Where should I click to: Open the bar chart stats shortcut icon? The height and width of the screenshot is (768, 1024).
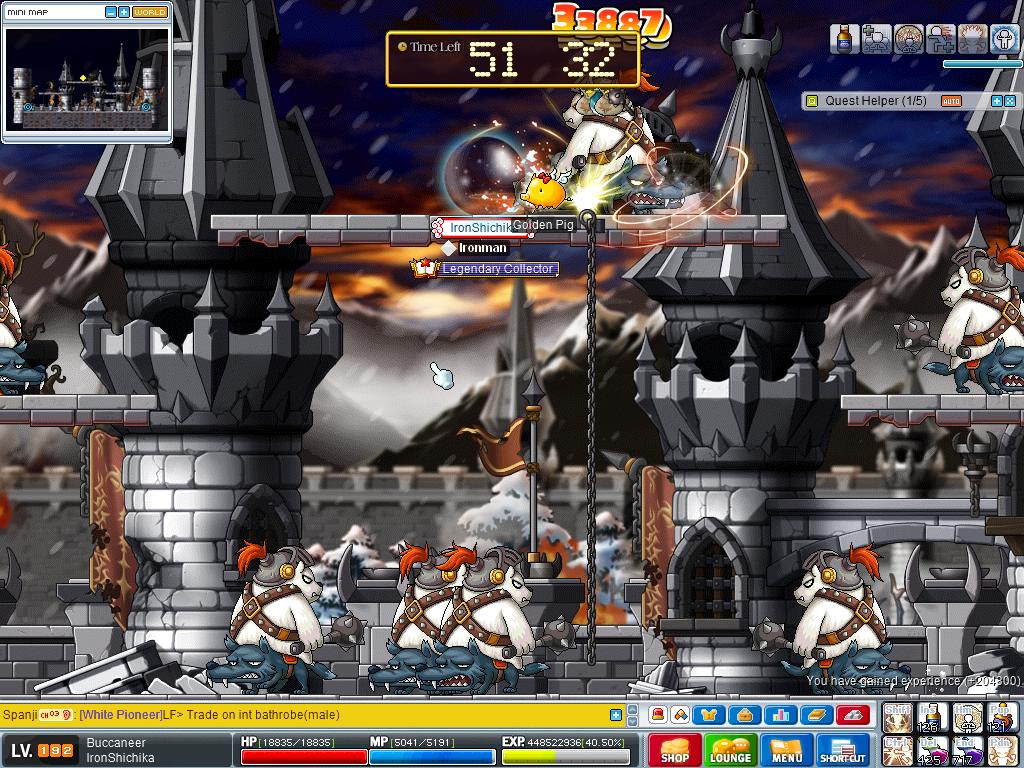point(781,715)
